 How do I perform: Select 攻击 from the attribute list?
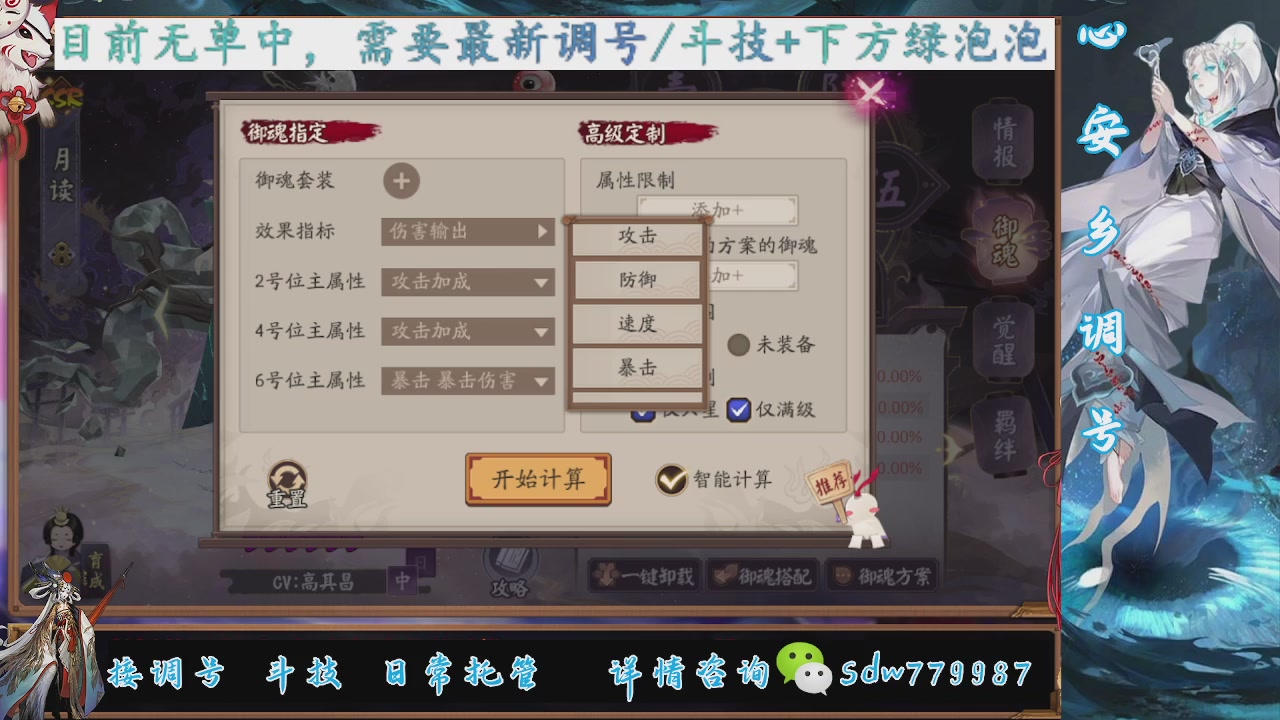coord(637,235)
